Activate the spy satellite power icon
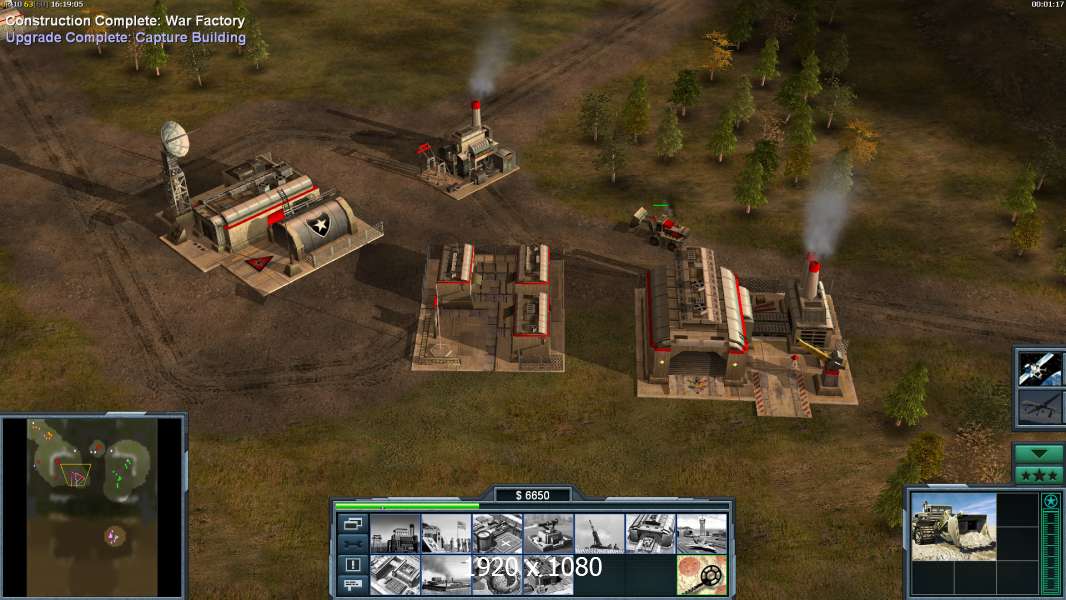Screen dimensions: 1066x600 click(x=1039, y=368)
